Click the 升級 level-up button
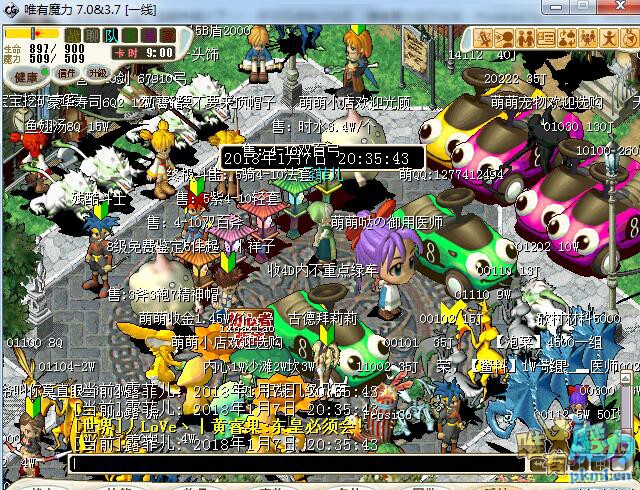This screenshot has height=490, width=640. (97, 74)
